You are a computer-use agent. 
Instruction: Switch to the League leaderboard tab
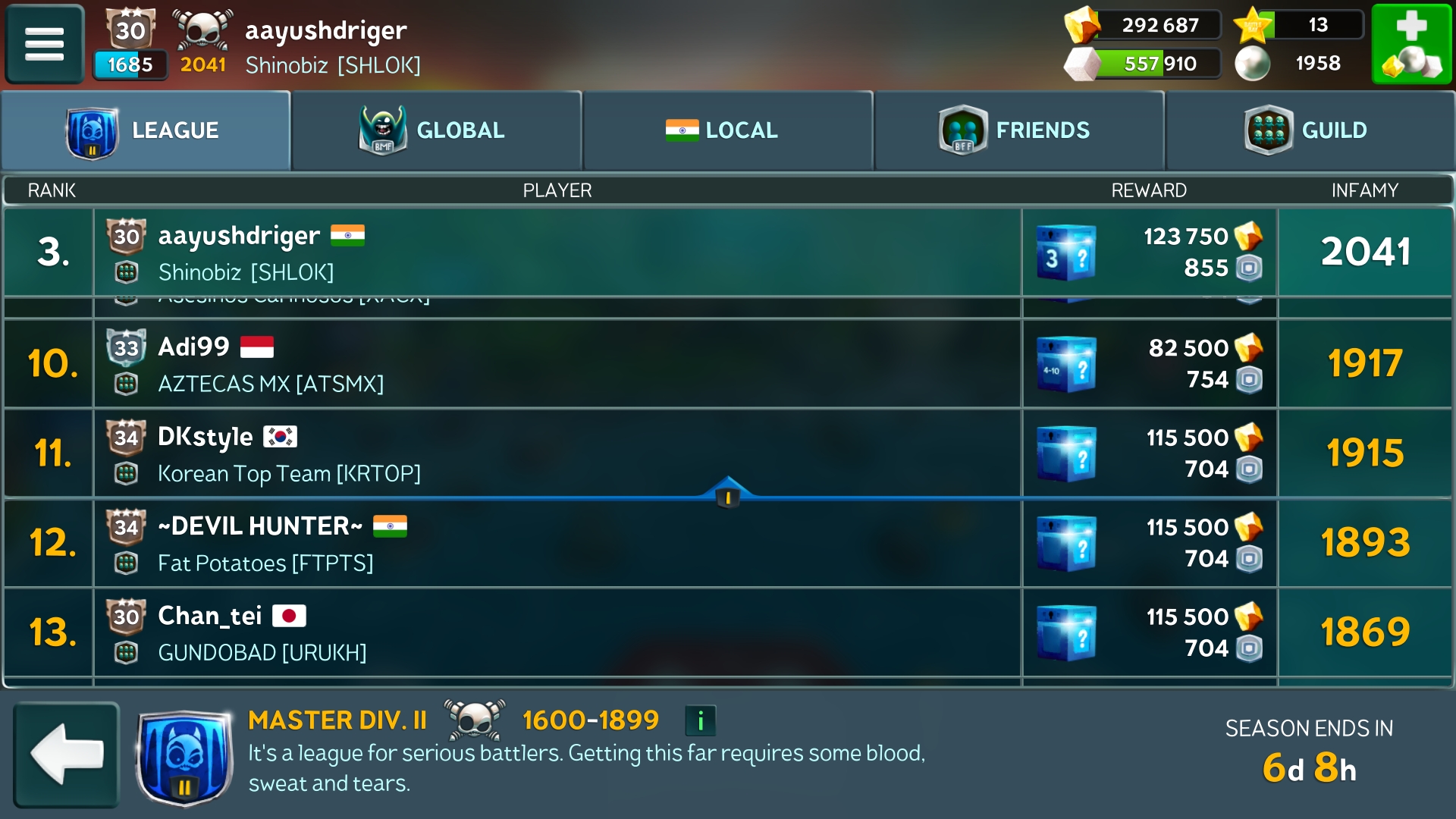coord(146,130)
